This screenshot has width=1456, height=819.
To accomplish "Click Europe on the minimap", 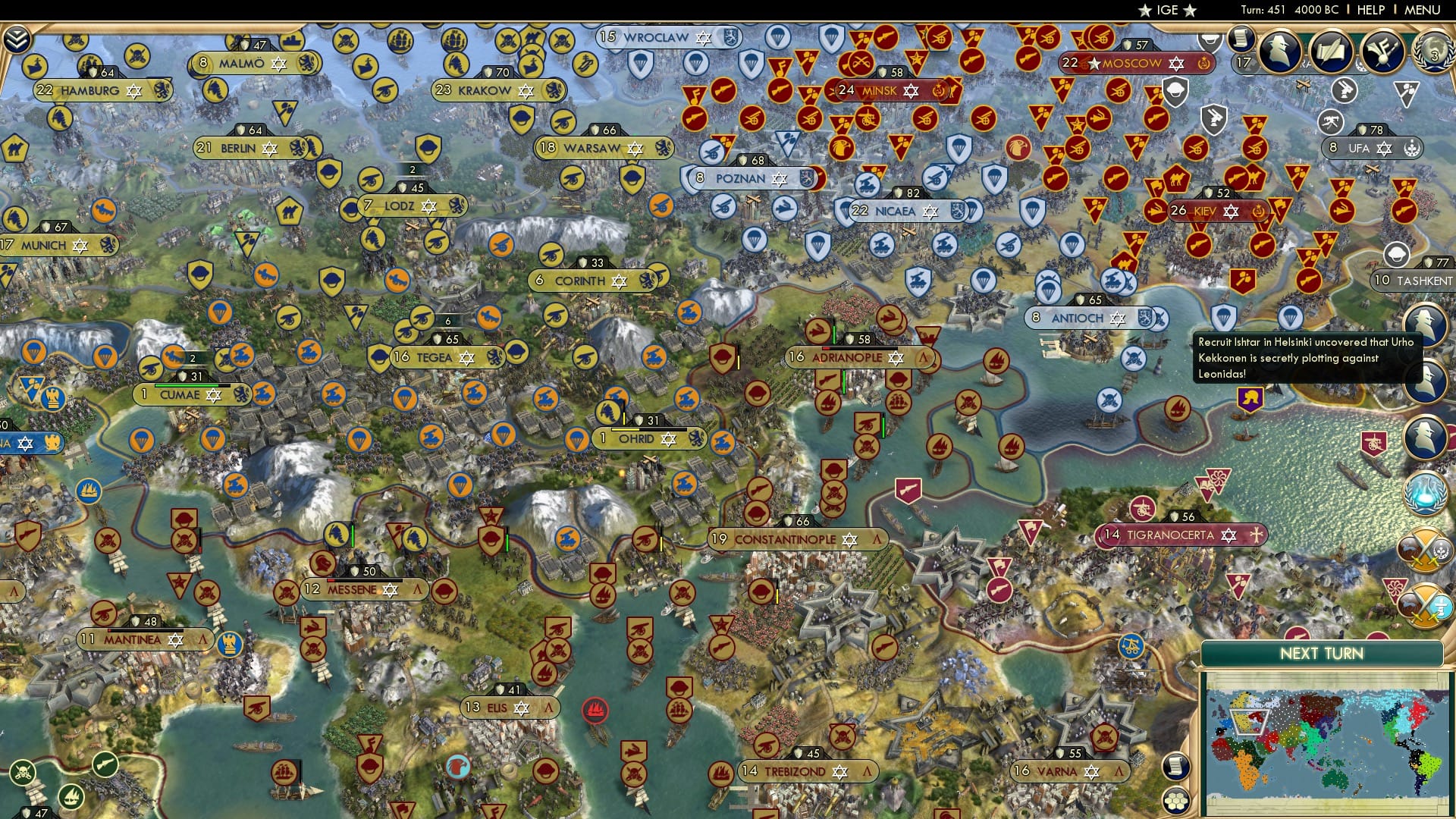I will tap(1249, 722).
